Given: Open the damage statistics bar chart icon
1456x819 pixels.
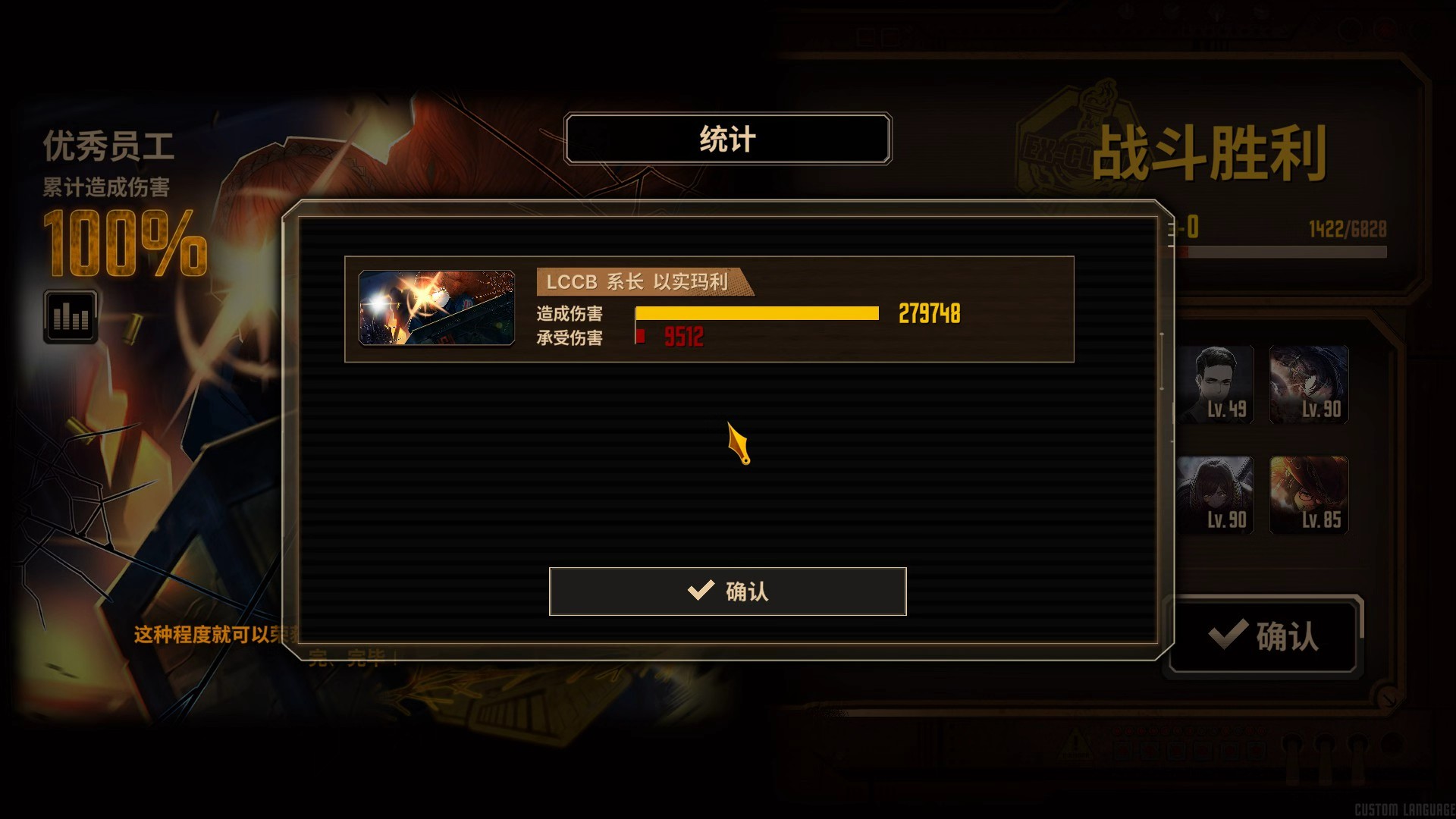Looking at the screenshot, I should tap(70, 316).
